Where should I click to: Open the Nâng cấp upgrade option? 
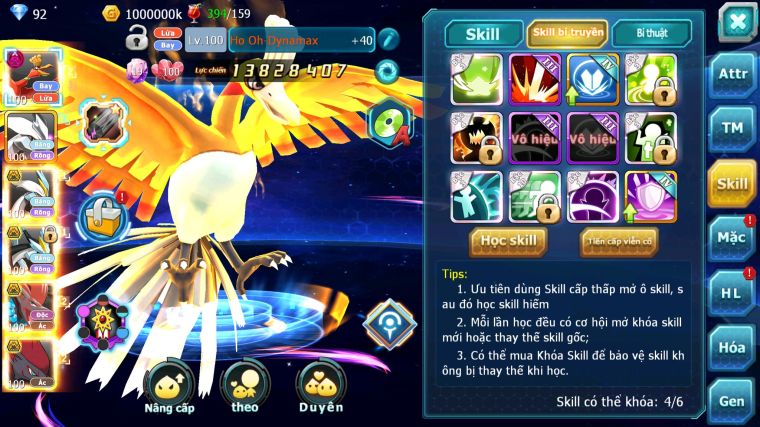click(168, 387)
